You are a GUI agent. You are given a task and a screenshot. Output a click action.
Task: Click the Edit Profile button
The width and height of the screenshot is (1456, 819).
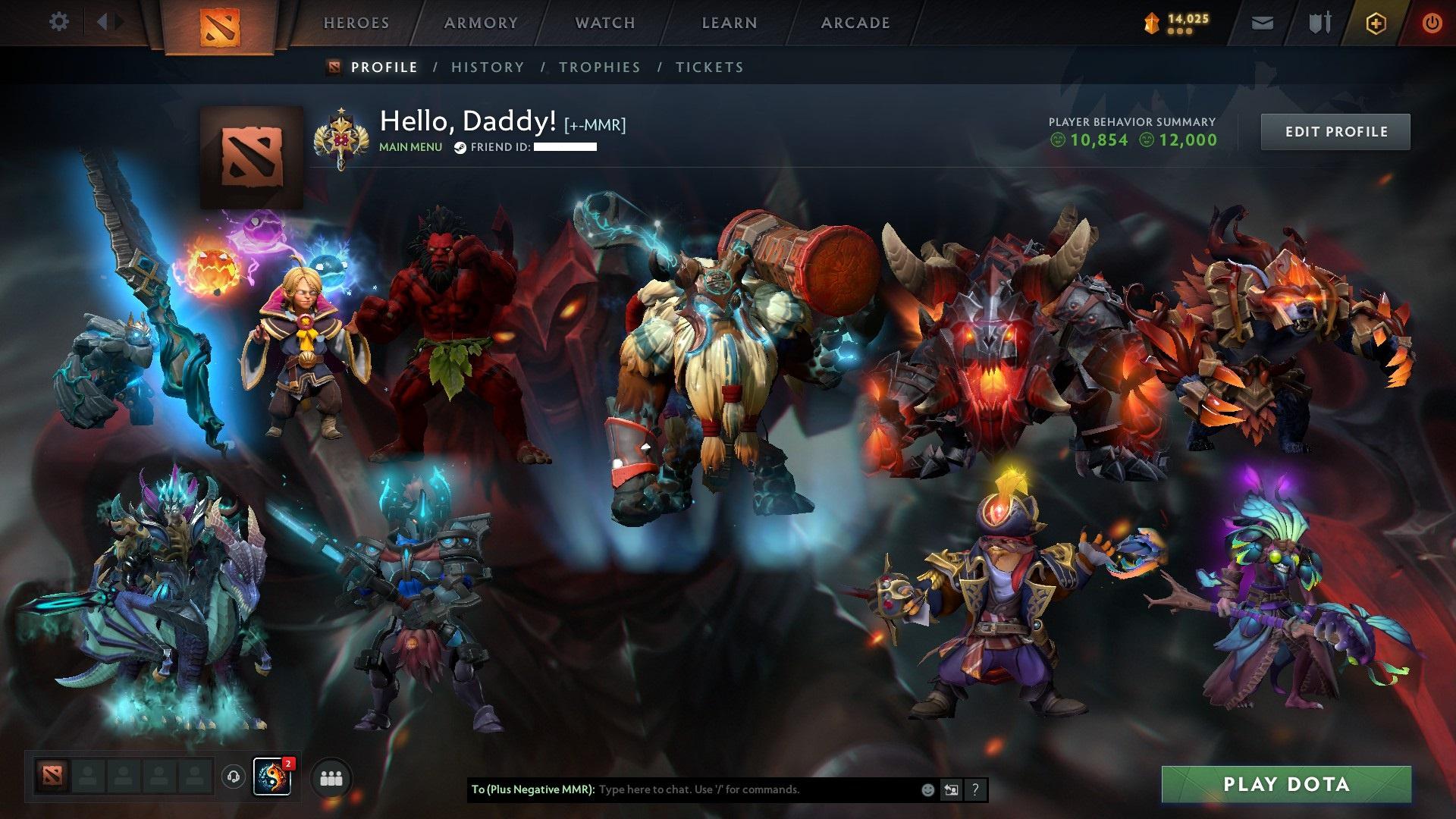coord(1335,132)
